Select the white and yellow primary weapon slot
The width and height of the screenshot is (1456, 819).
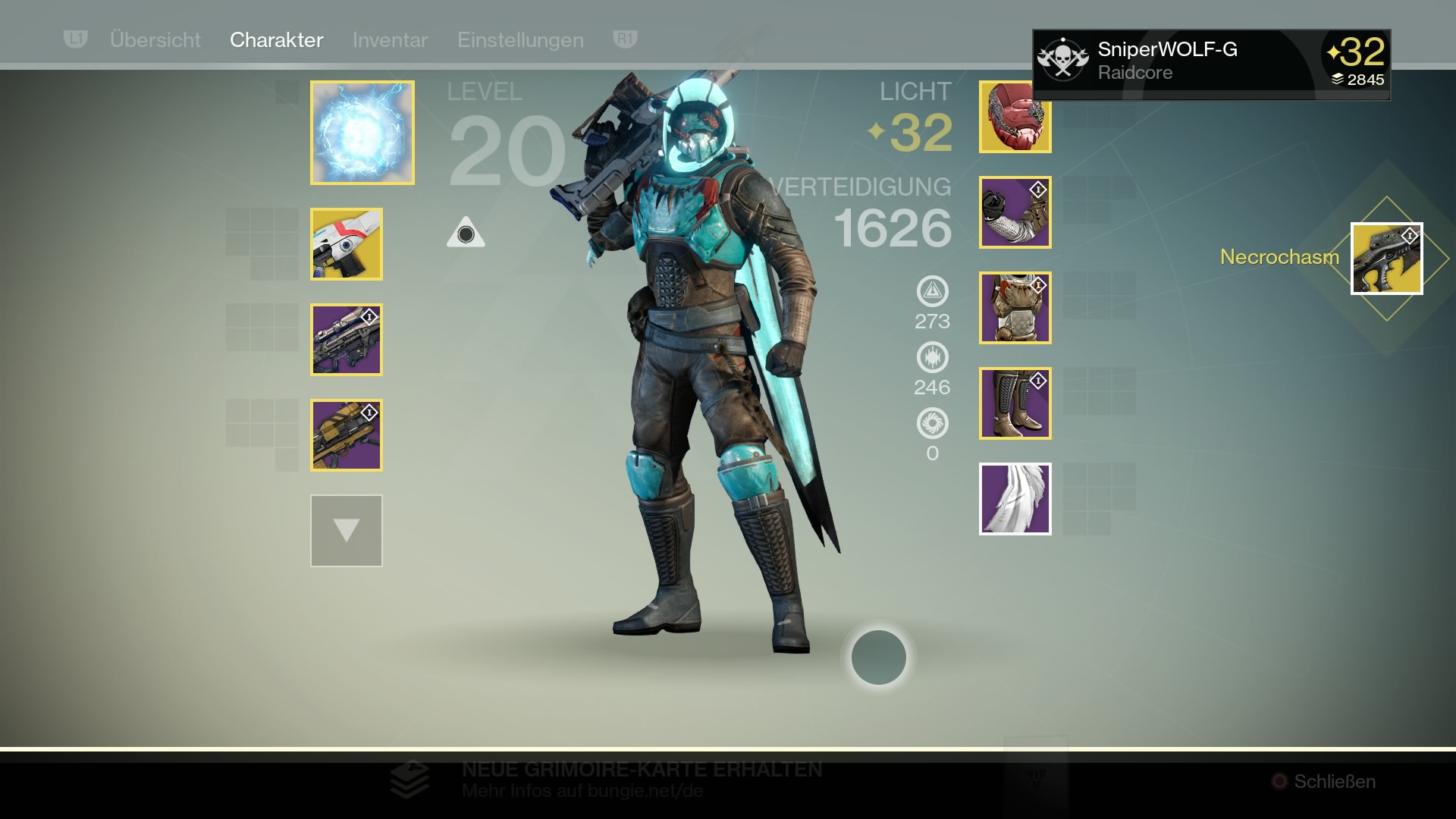click(x=347, y=244)
